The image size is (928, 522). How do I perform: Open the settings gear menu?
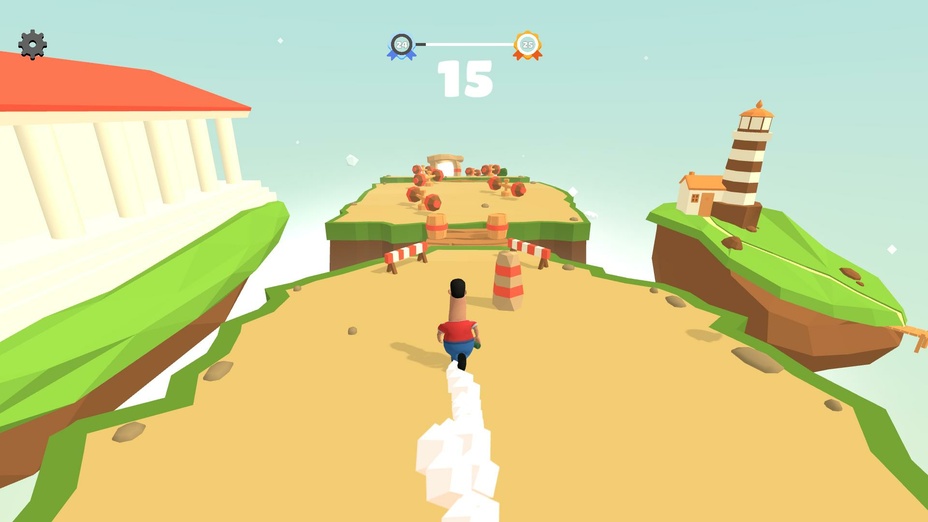(x=32, y=44)
